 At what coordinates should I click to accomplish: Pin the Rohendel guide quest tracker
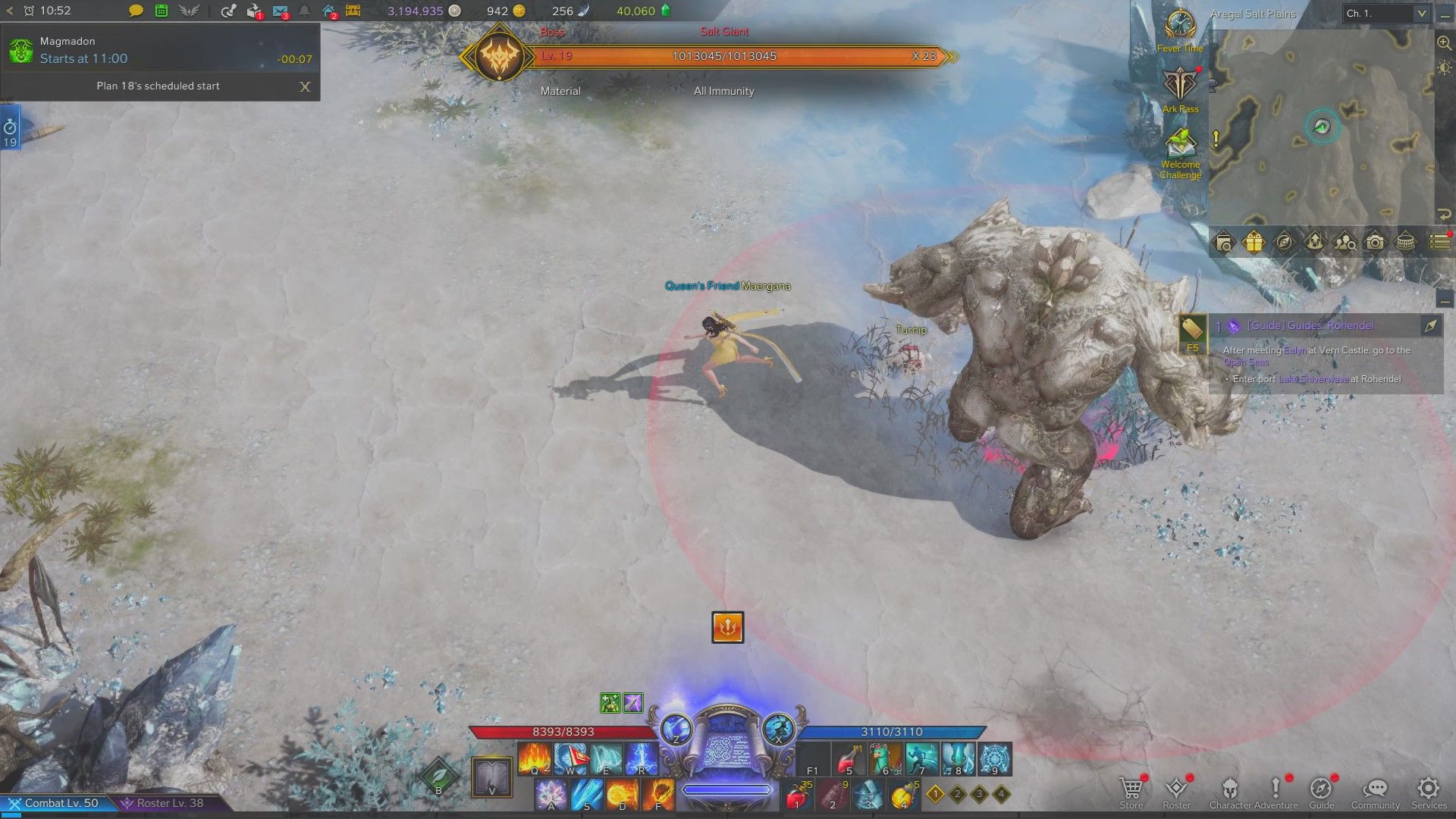(1429, 327)
